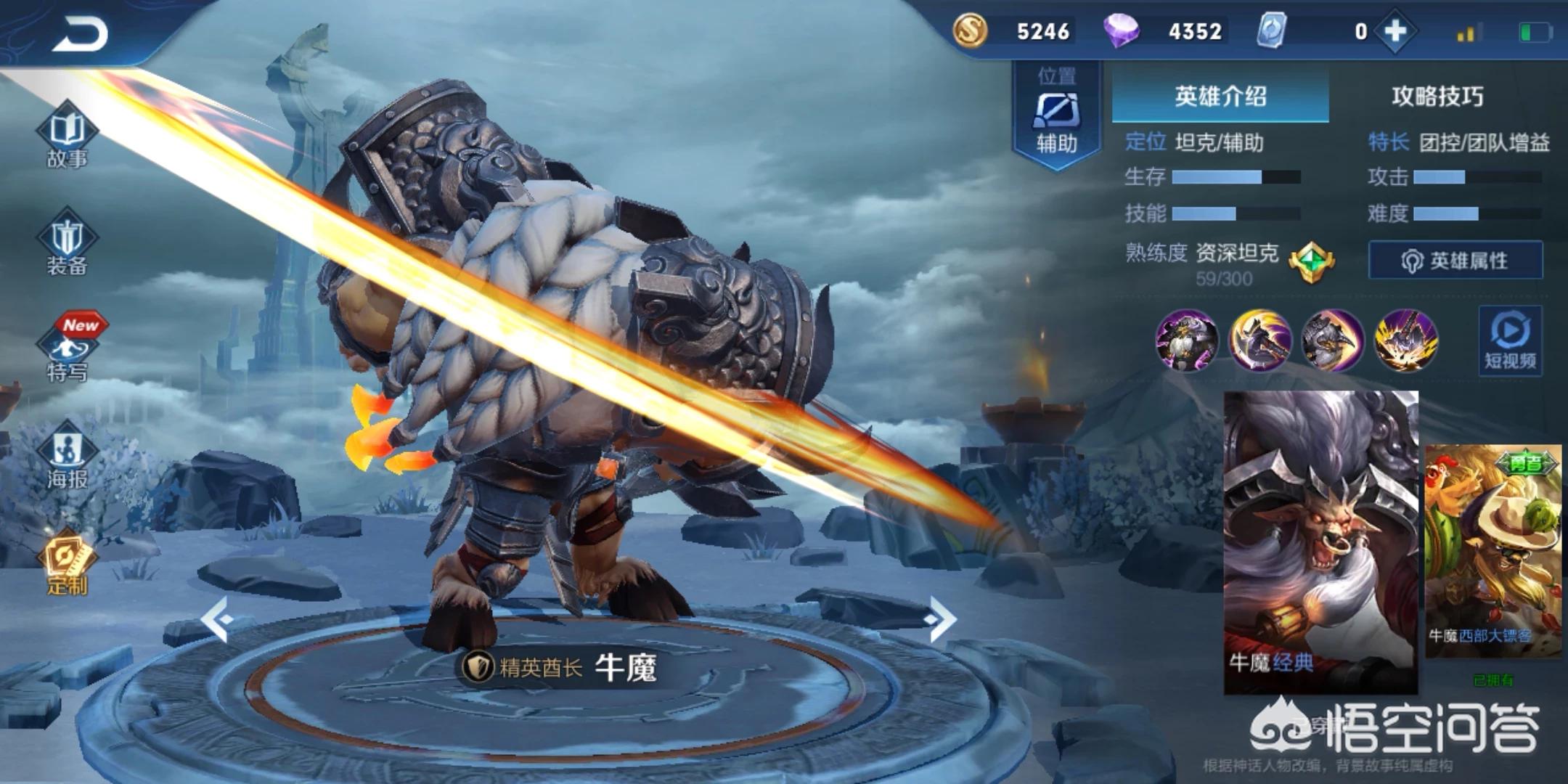Select the 英雄介绍 tab
Viewport: 1568px width, 784px height.
(x=1220, y=97)
